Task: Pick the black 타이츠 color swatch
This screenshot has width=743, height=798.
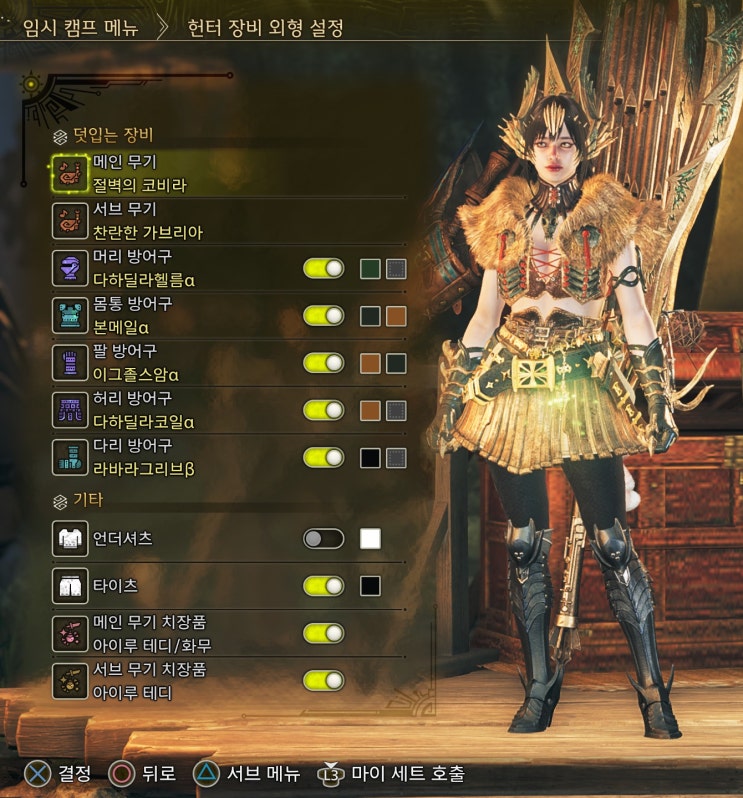Action: (x=370, y=586)
